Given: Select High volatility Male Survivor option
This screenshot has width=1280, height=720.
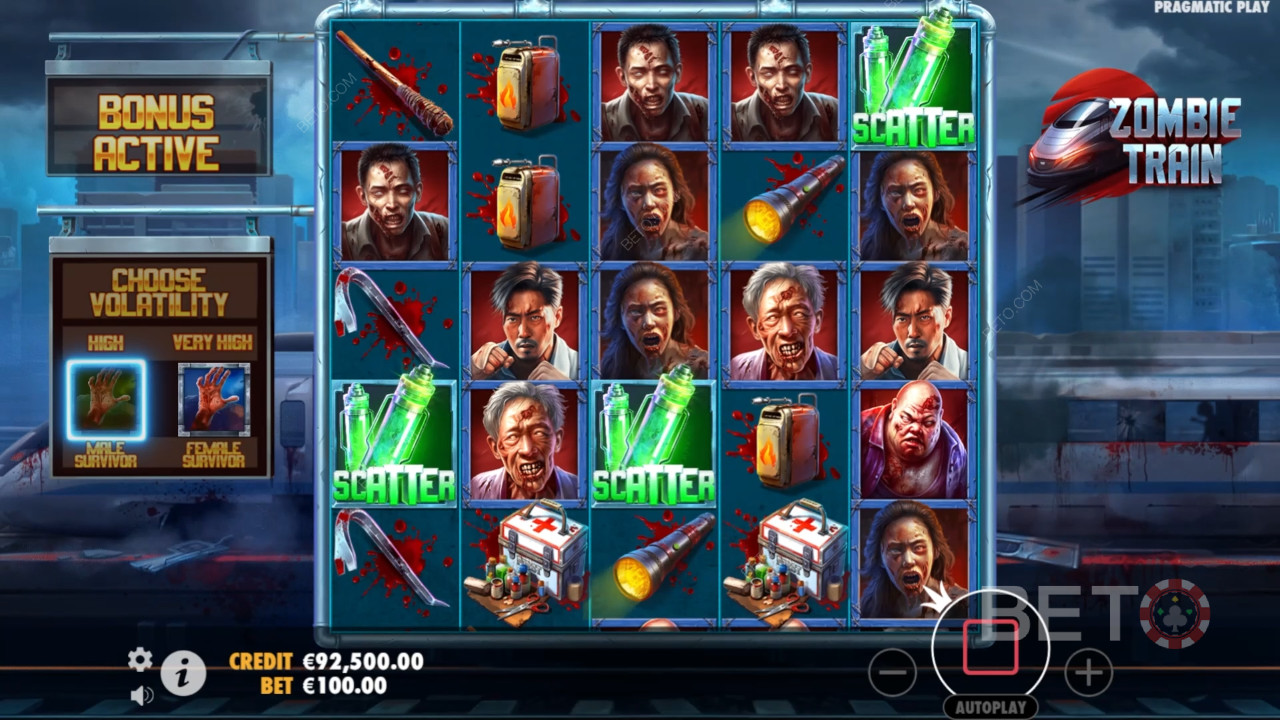Looking at the screenshot, I should 106,400.
